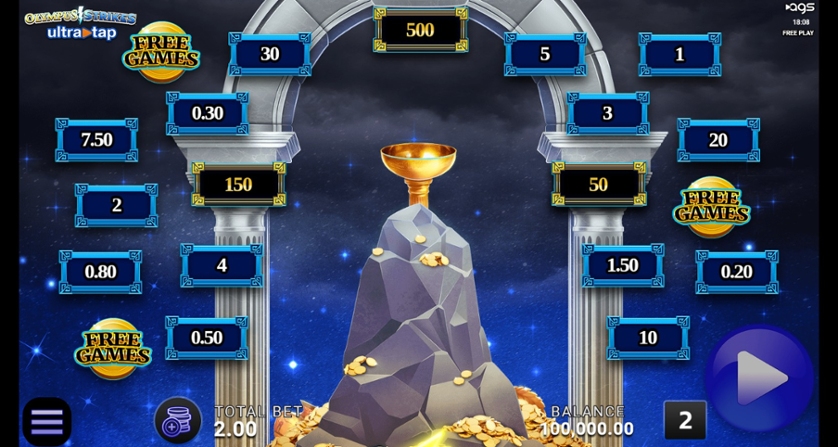The height and width of the screenshot is (447, 838).
Task: Open the hamburger menu
Action: pos(46,421)
